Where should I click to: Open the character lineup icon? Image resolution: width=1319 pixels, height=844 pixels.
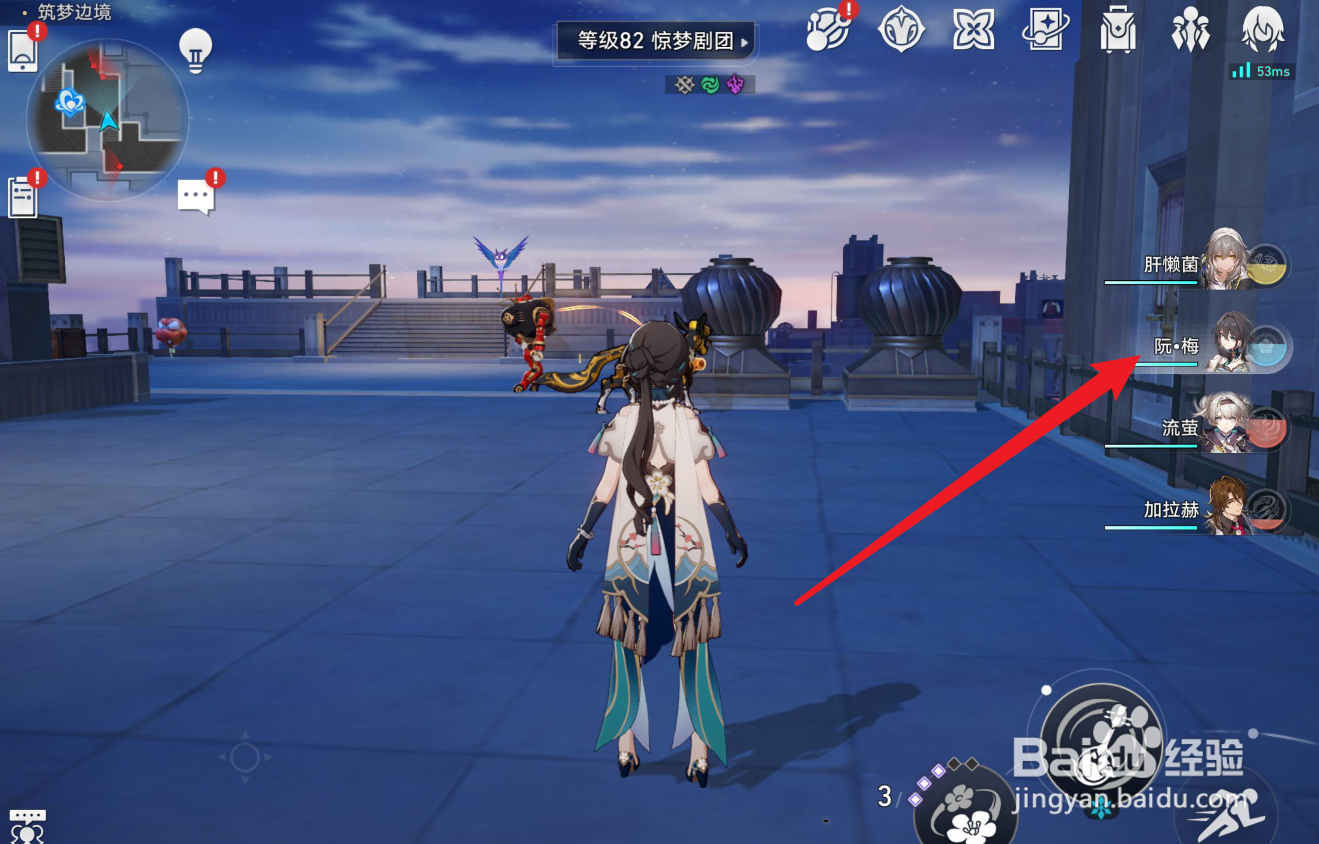point(1190,30)
